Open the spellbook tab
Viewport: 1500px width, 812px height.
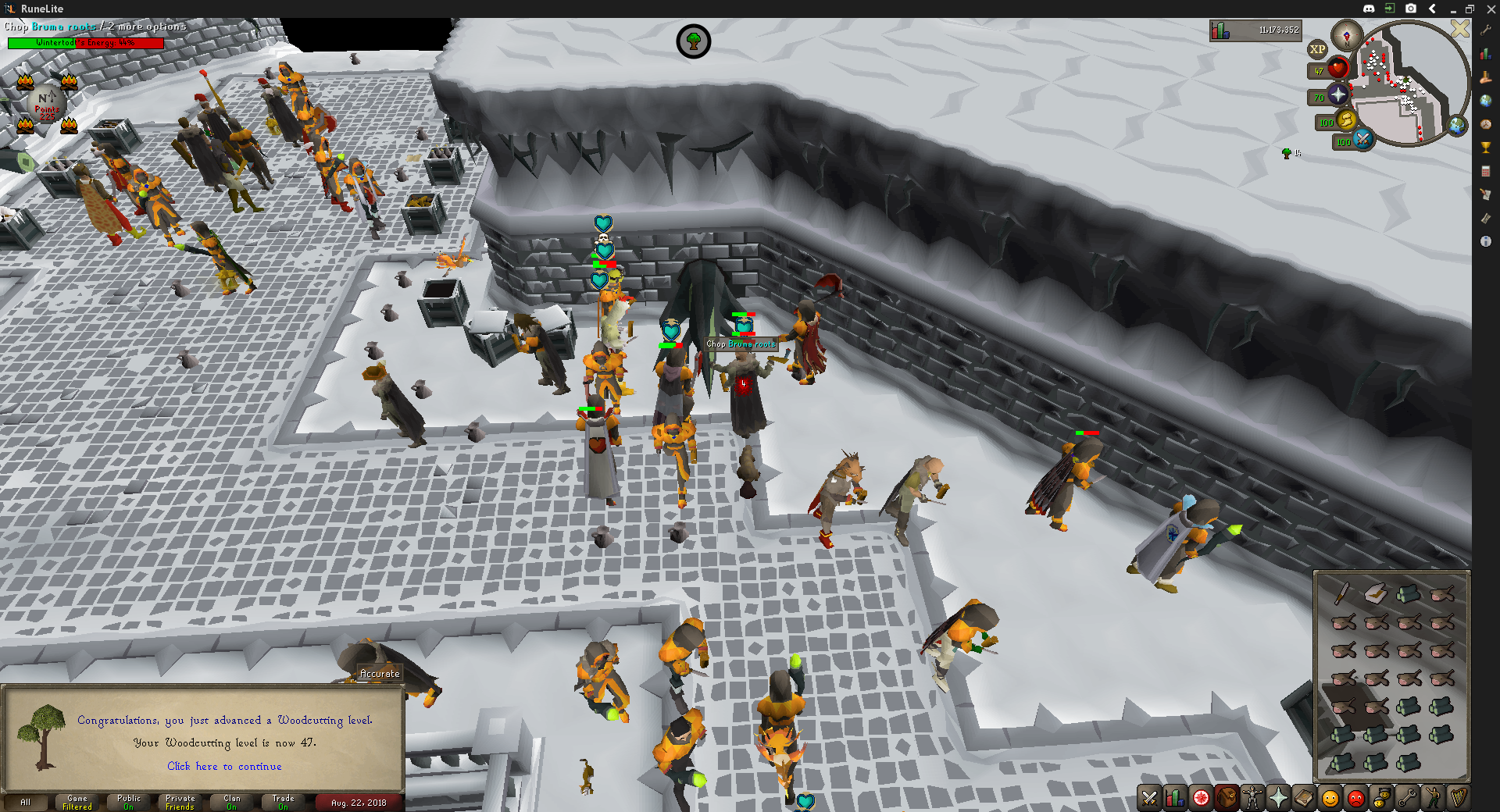point(1303,798)
